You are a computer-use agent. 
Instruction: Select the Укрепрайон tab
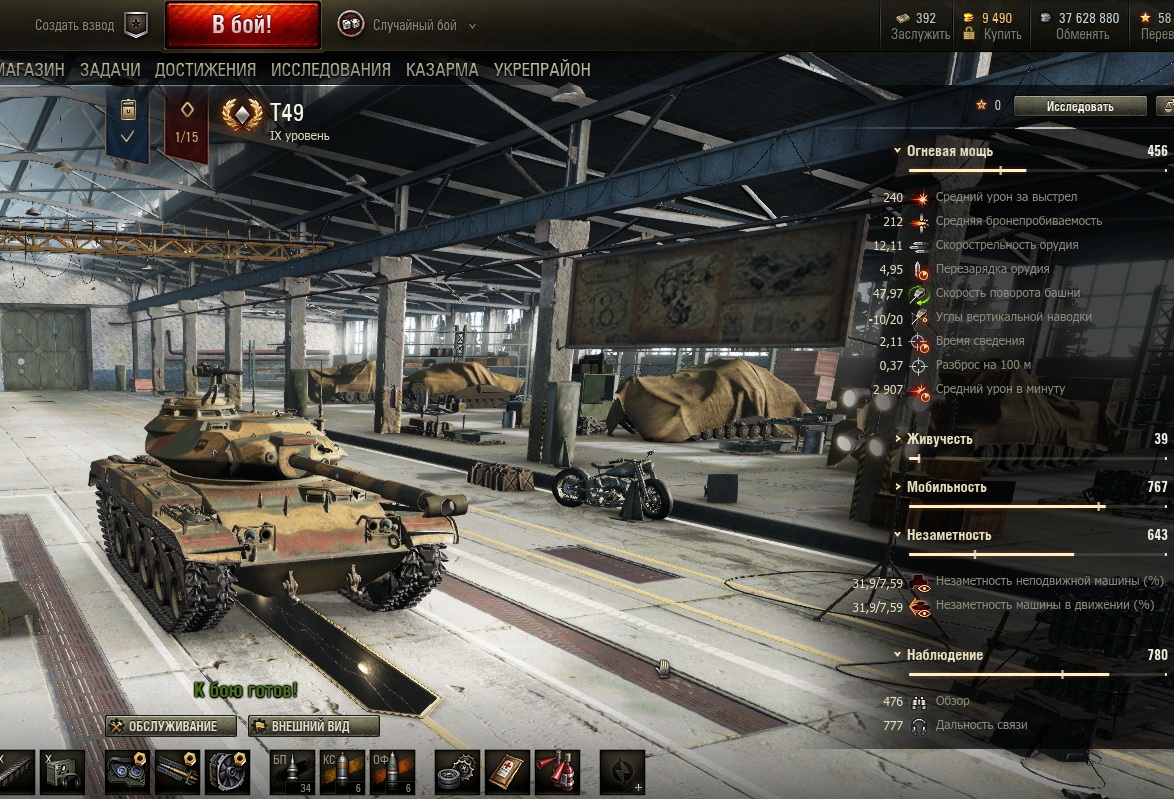(x=542, y=70)
